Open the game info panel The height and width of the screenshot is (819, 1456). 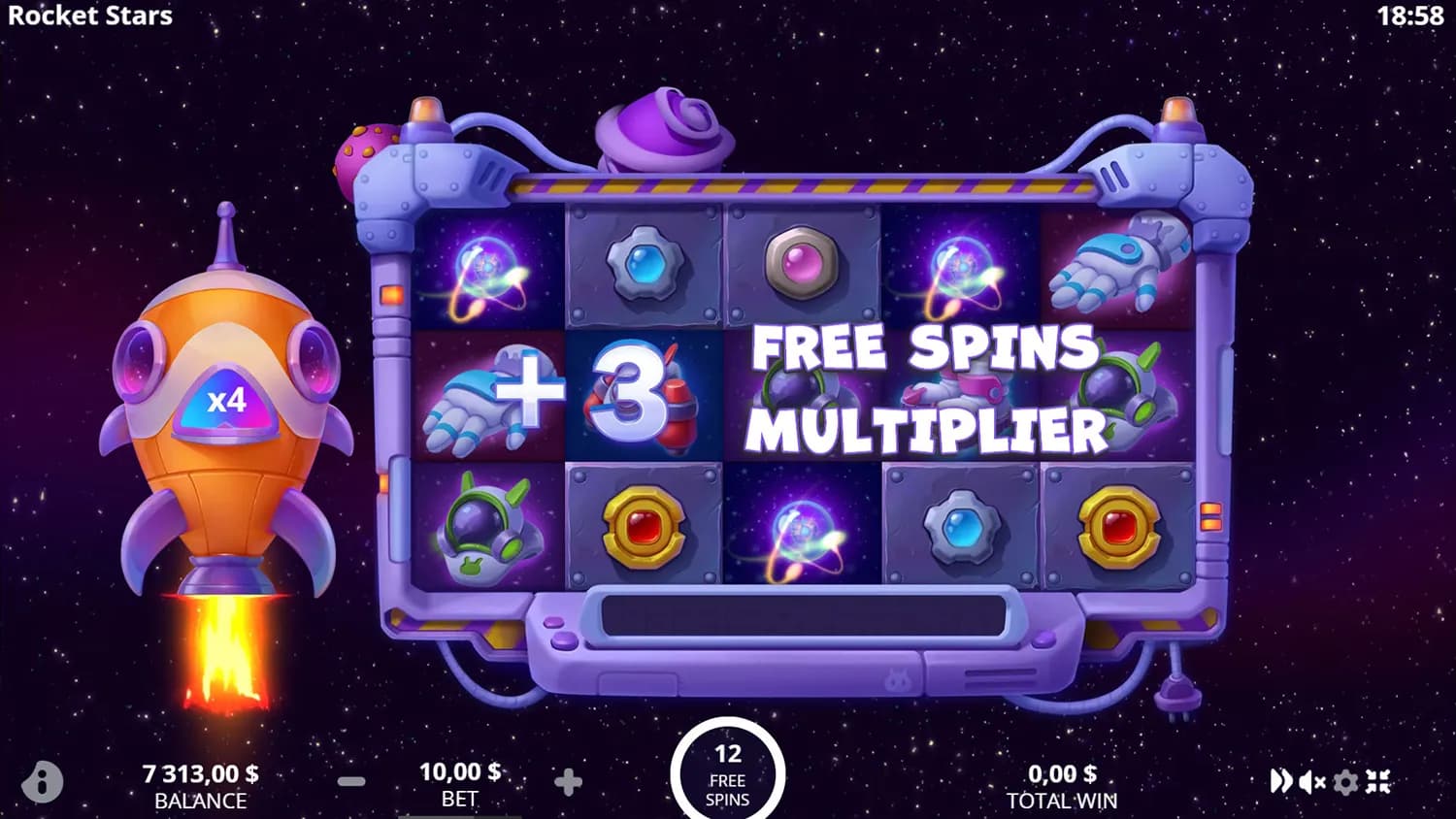coord(42,781)
